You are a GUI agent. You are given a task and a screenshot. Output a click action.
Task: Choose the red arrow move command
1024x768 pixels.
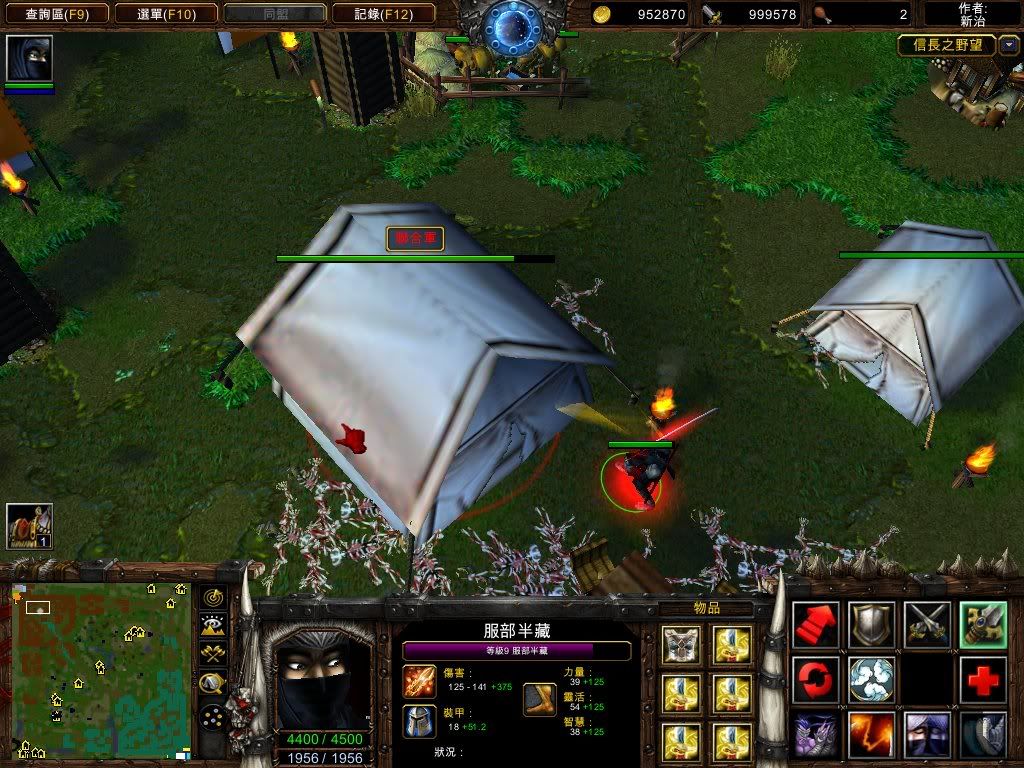tap(816, 626)
